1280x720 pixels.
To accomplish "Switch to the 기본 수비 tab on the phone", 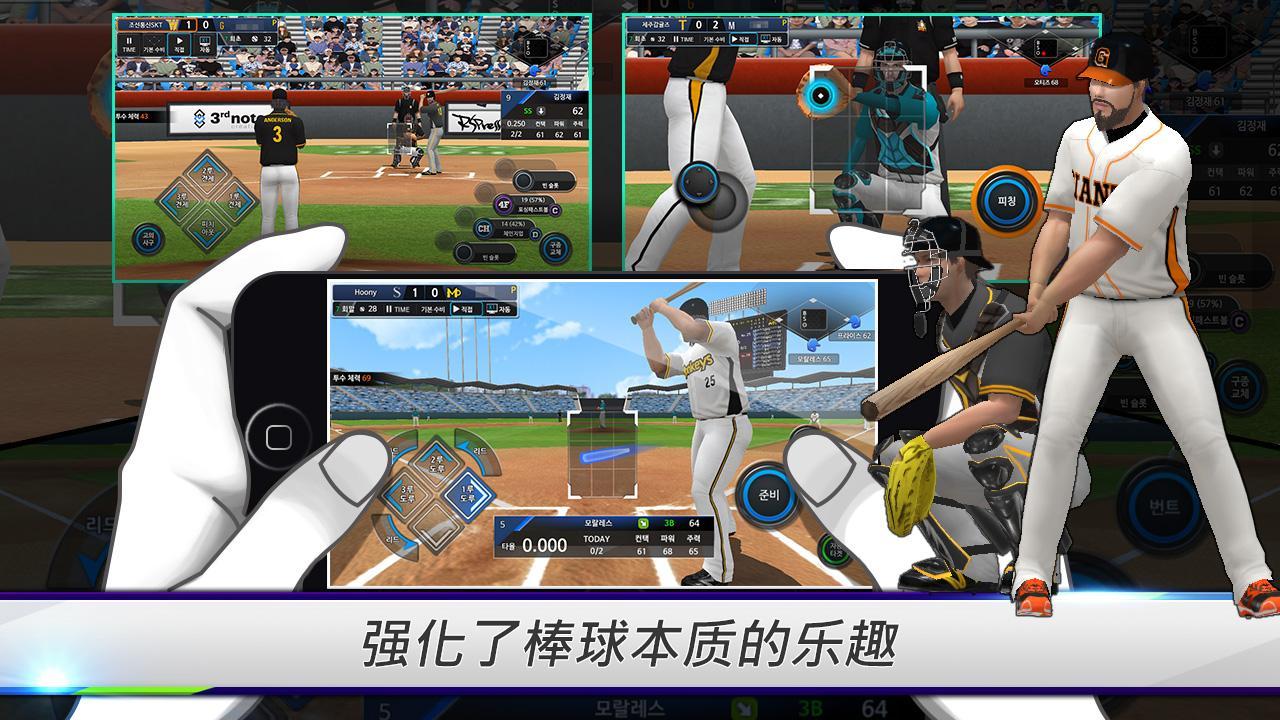I will [431, 308].
